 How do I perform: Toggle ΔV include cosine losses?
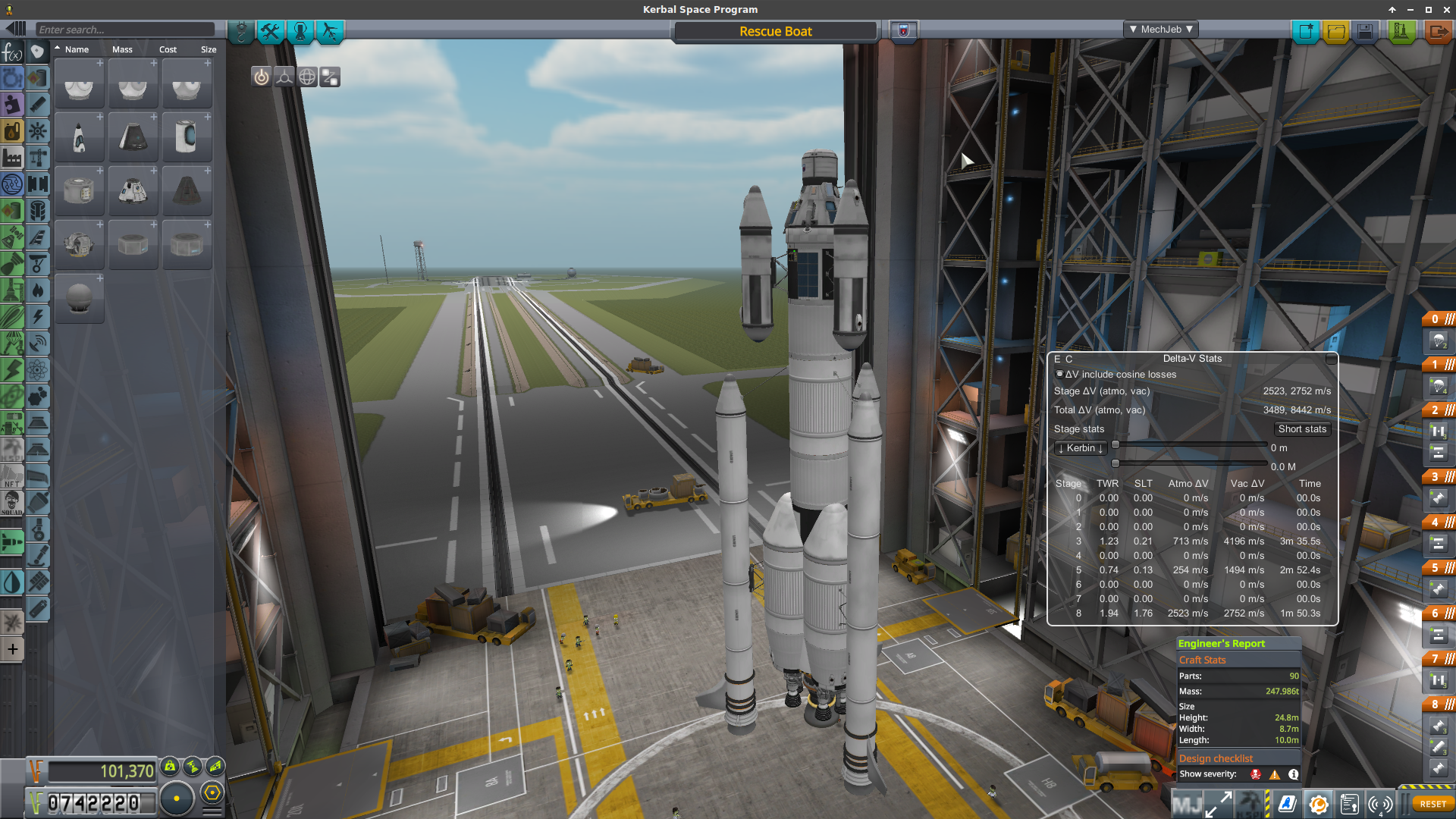pyautogui.click(x=1059, y=374)
